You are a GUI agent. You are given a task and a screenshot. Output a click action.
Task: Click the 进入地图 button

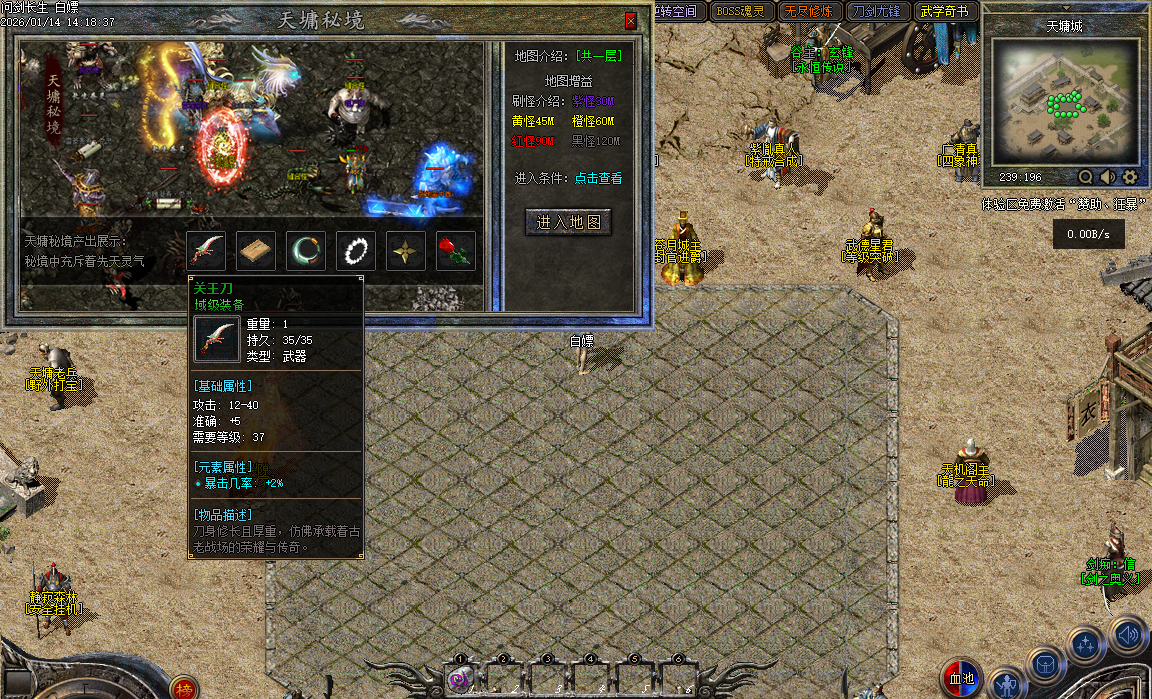(x=568, y=222)
